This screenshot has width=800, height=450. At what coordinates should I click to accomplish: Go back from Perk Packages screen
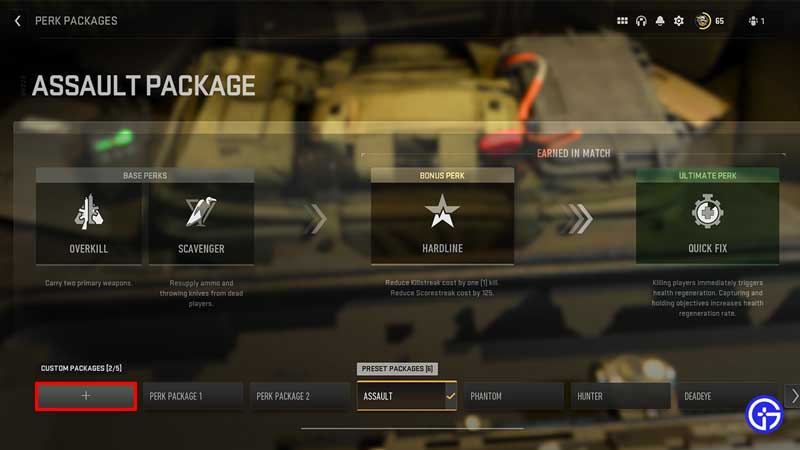click(18, 20)
